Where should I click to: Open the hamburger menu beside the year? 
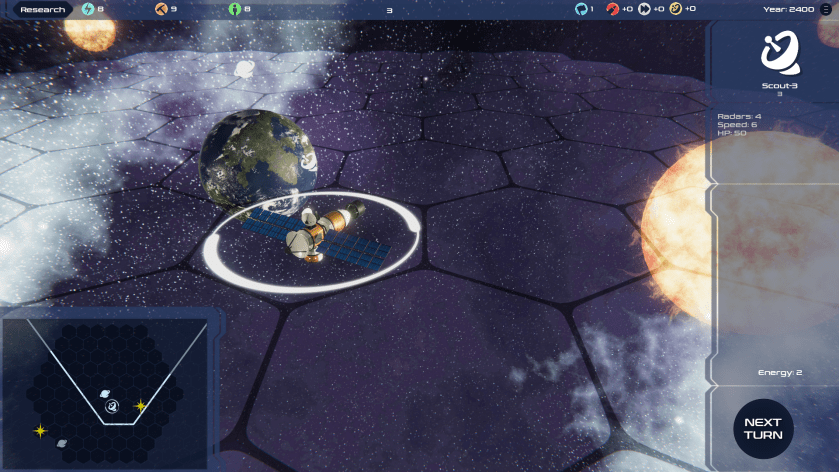click(825, 9)
